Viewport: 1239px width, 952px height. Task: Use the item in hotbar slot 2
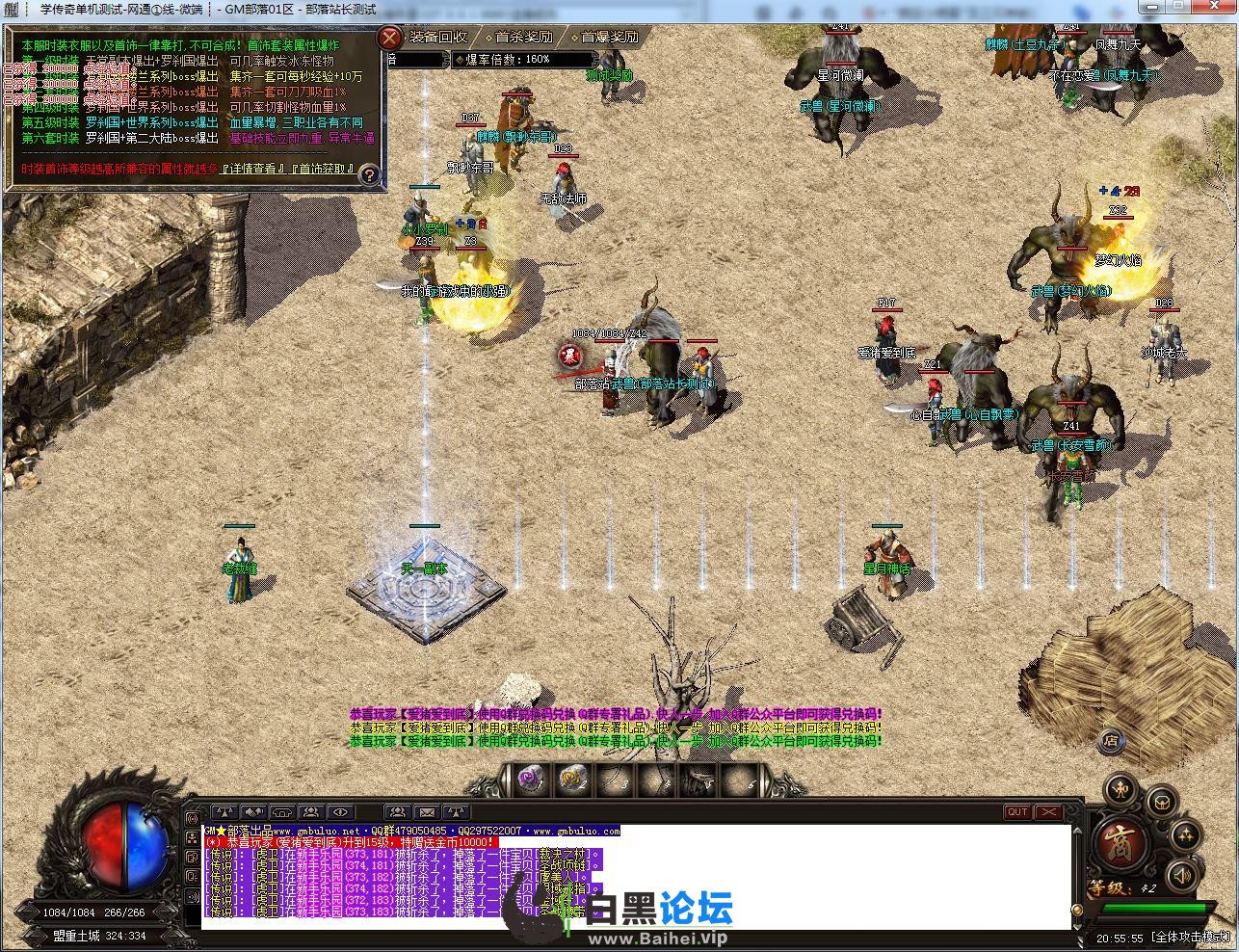tap(571, 779)
